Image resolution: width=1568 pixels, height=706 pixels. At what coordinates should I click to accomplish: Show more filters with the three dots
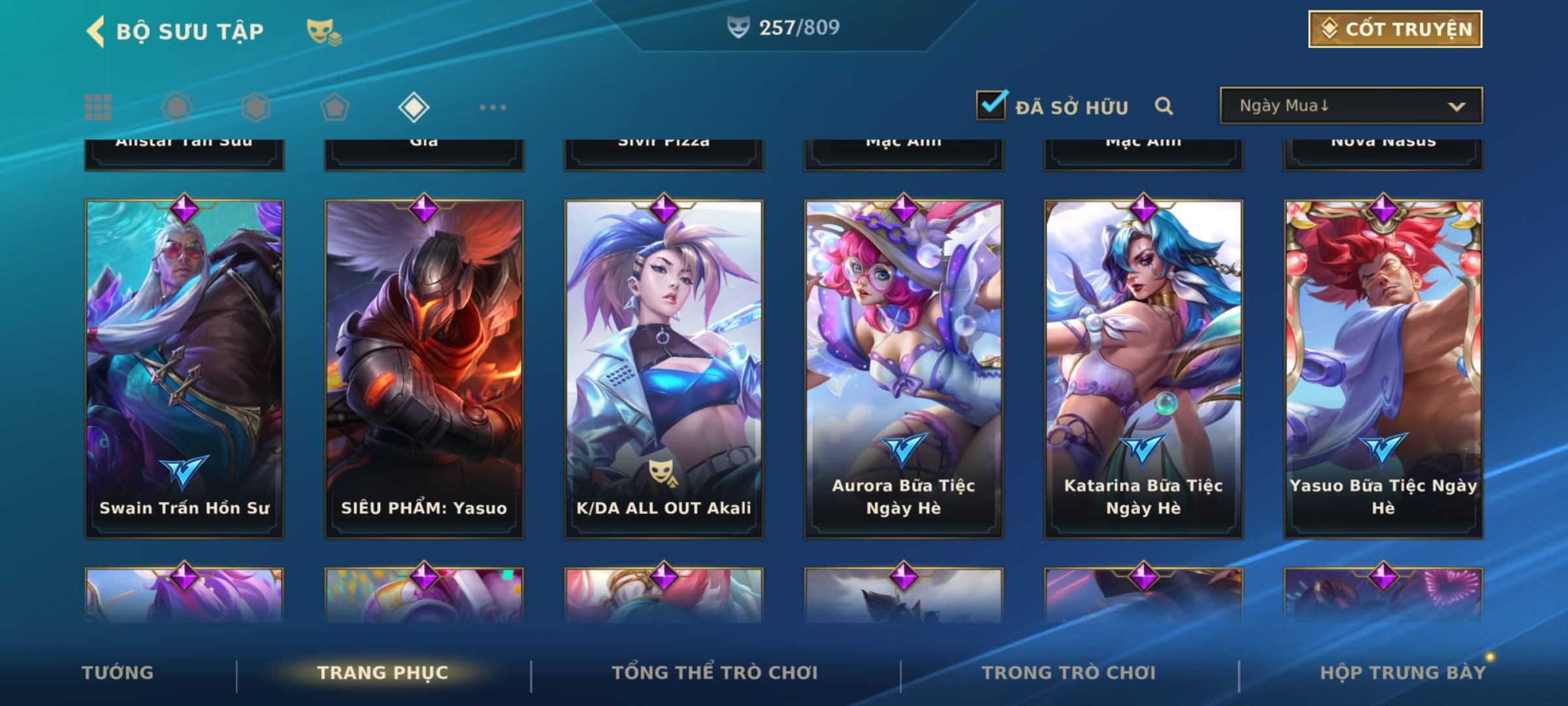click(493, 107)
